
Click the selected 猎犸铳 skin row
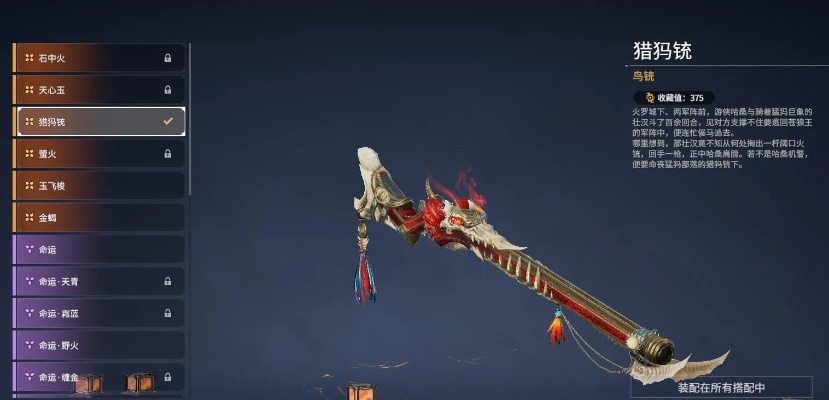(98, 122)
